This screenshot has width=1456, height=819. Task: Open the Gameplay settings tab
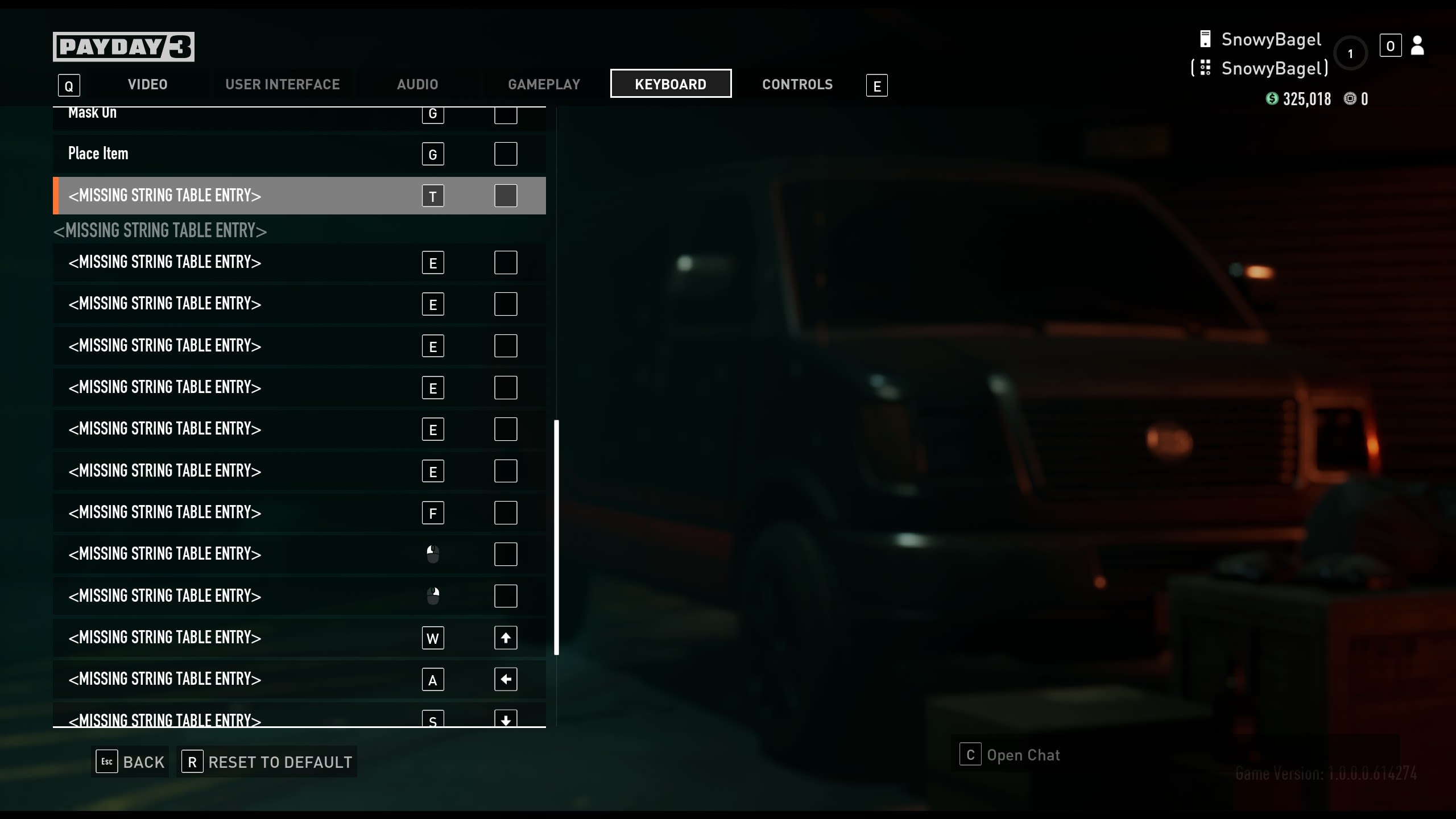click(543, 84)
